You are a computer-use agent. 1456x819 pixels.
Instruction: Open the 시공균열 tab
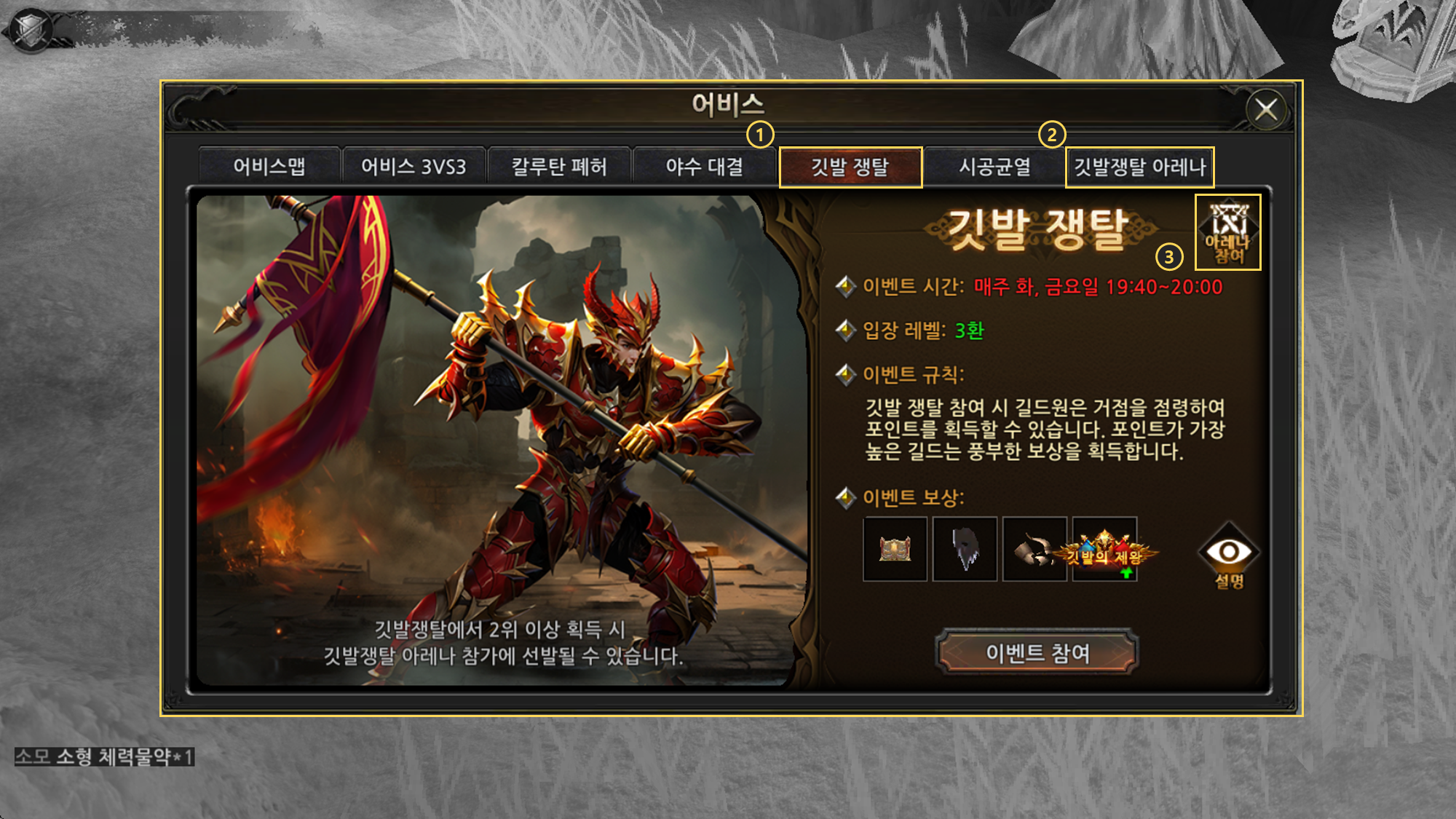(994, 167)
